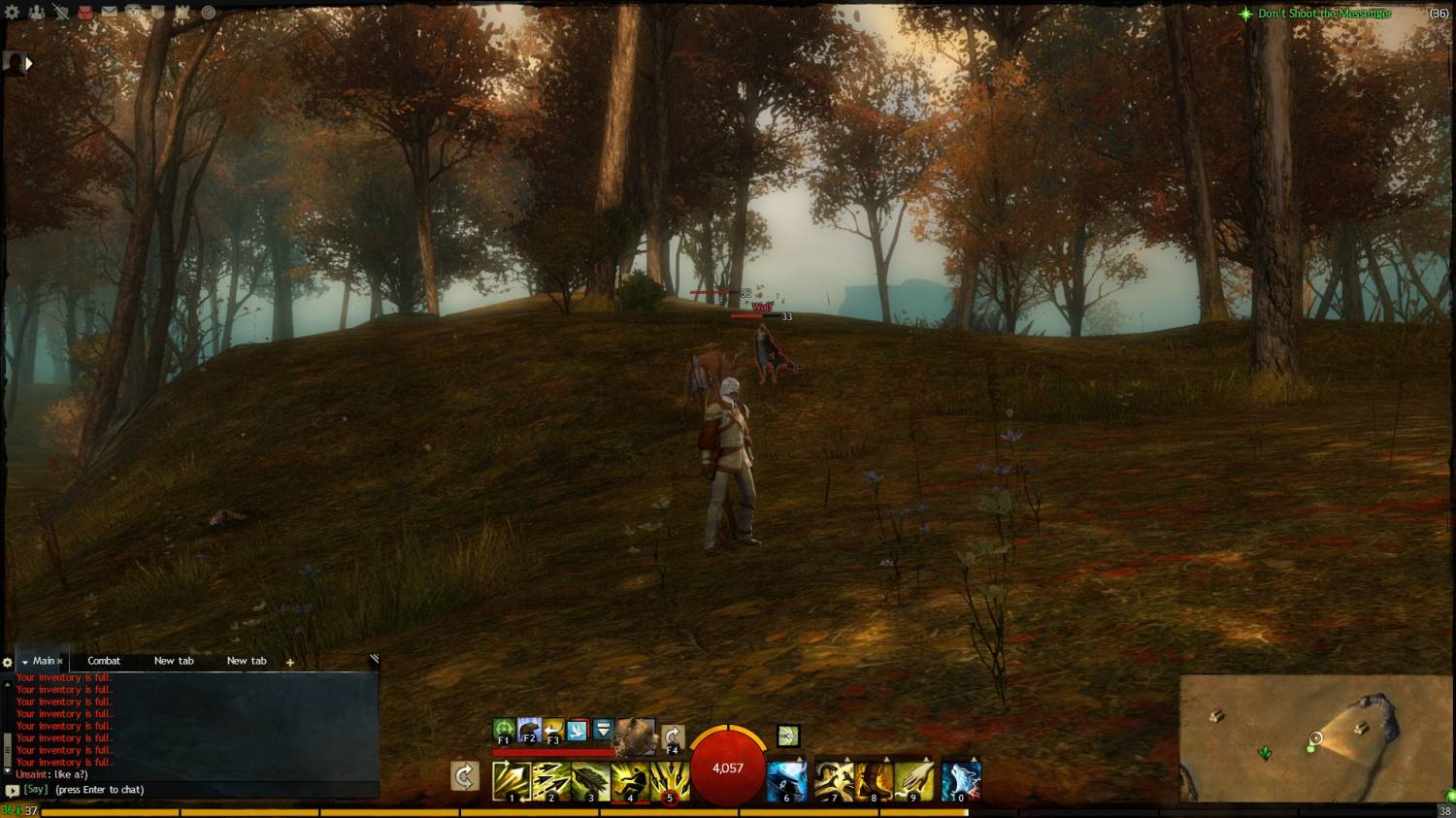Open the contacts and party icon
The height and width of the screenshot is (818, 1456).
37,13
